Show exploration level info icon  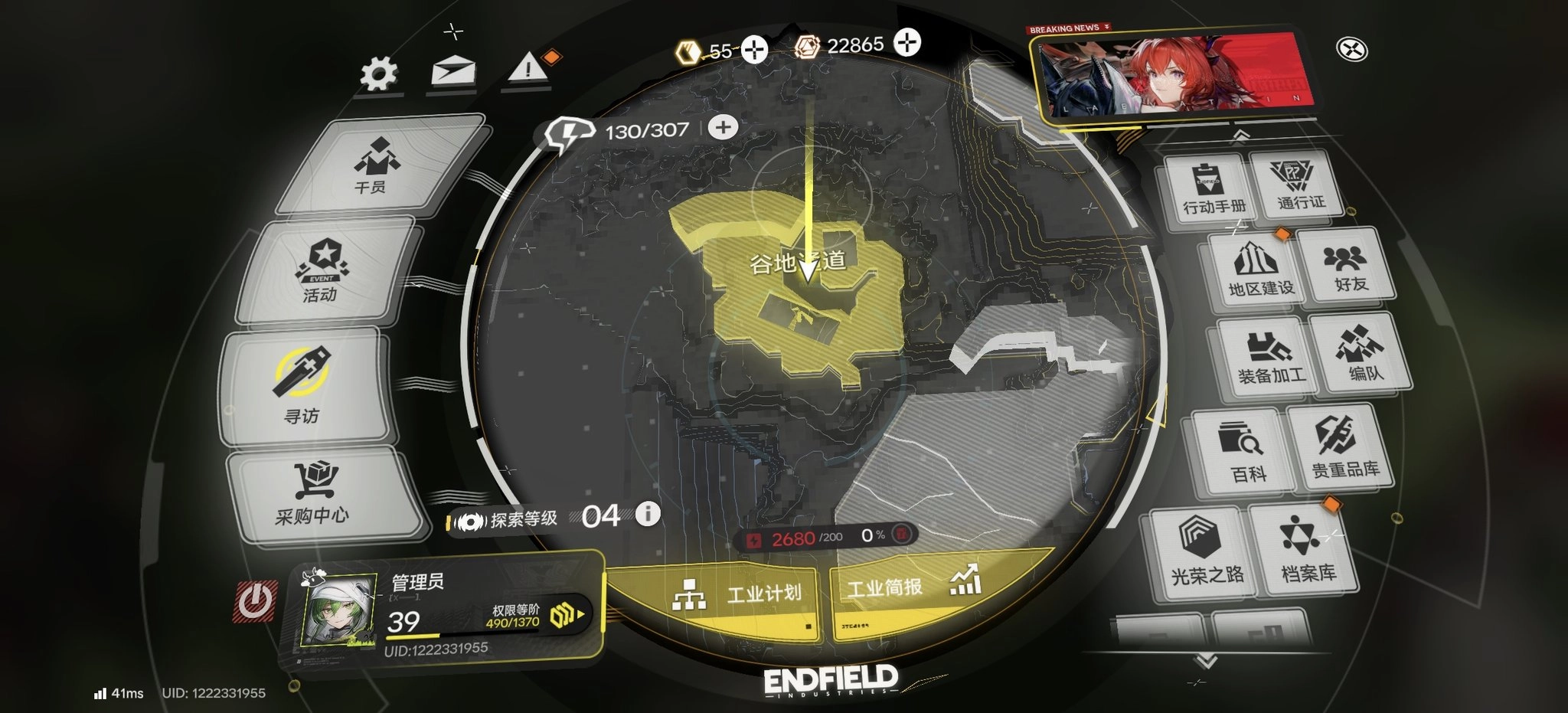[648, 513]
